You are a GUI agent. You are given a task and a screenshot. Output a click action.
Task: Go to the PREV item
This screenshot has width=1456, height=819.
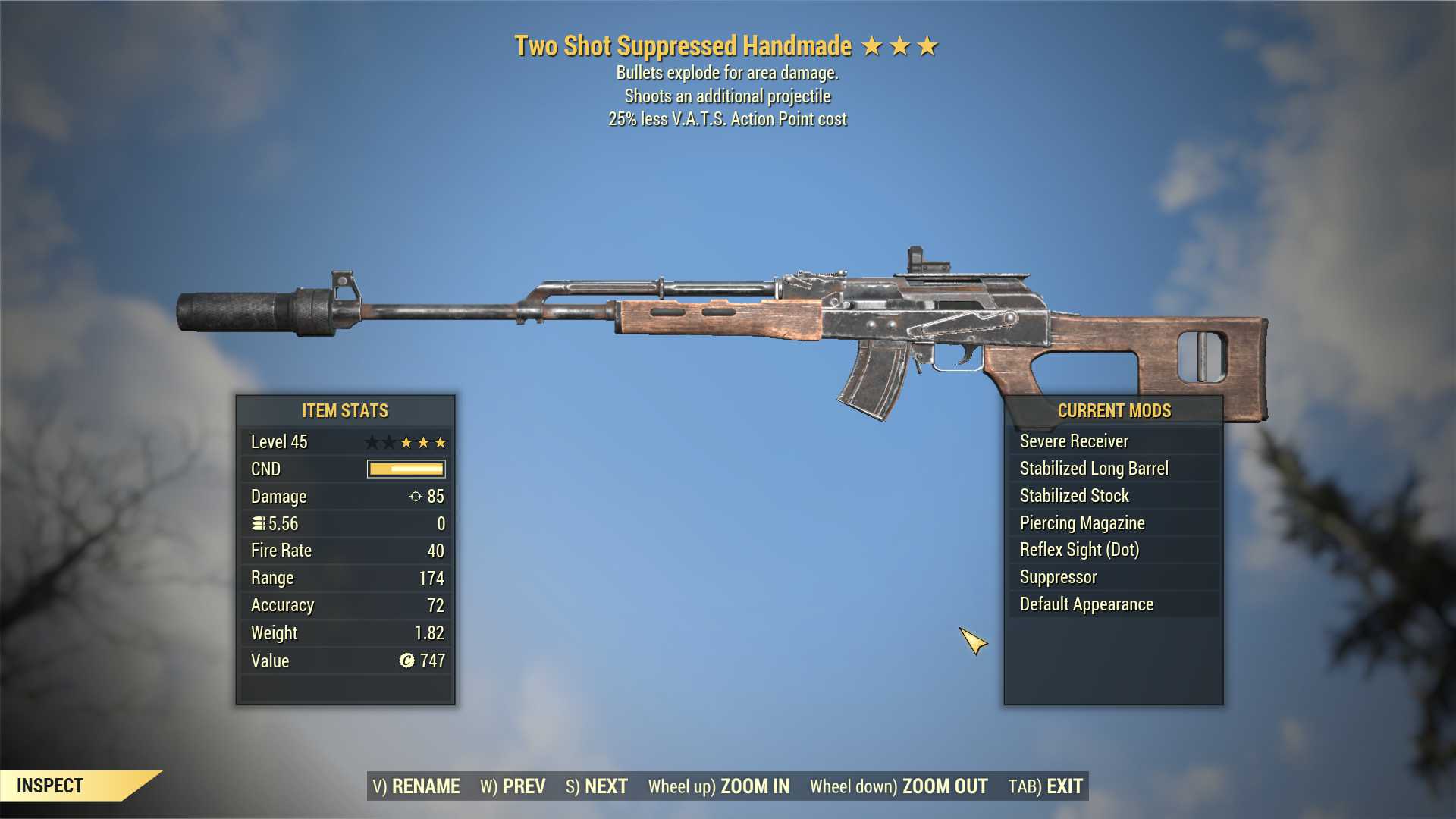pyautogui.click(x=513, y=786)
